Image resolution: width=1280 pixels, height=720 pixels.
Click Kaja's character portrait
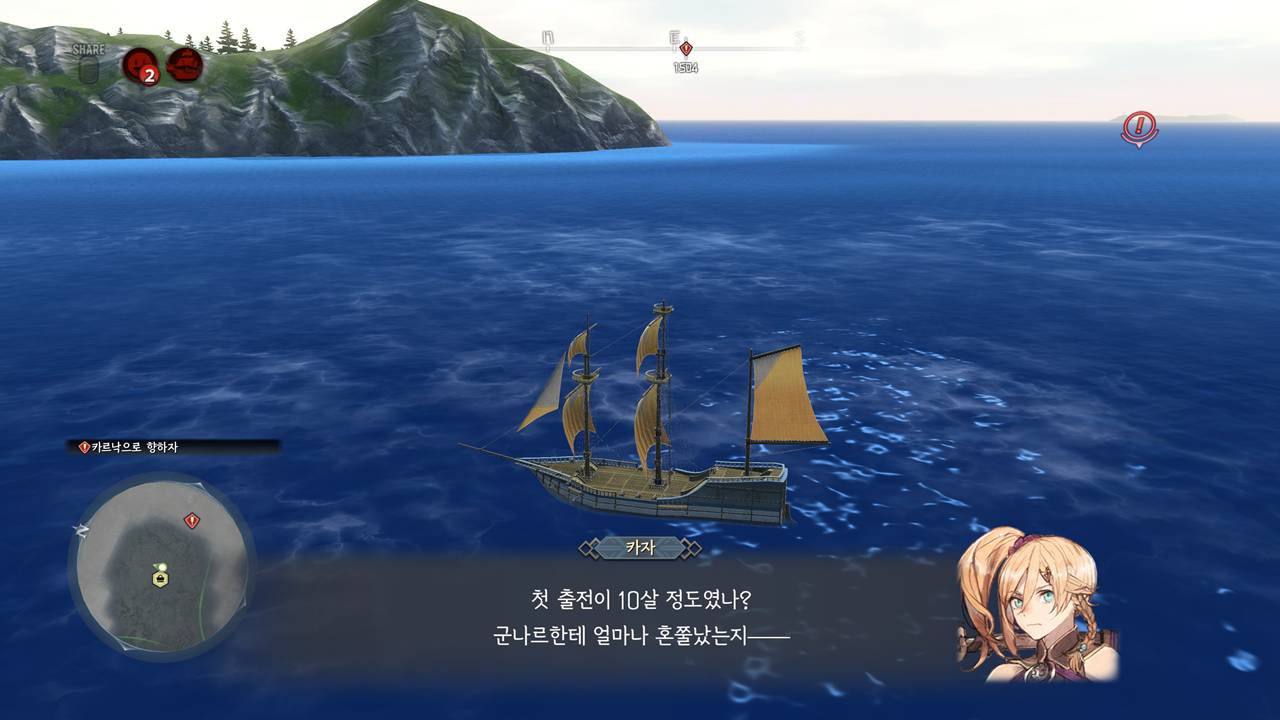point(1045,610)
